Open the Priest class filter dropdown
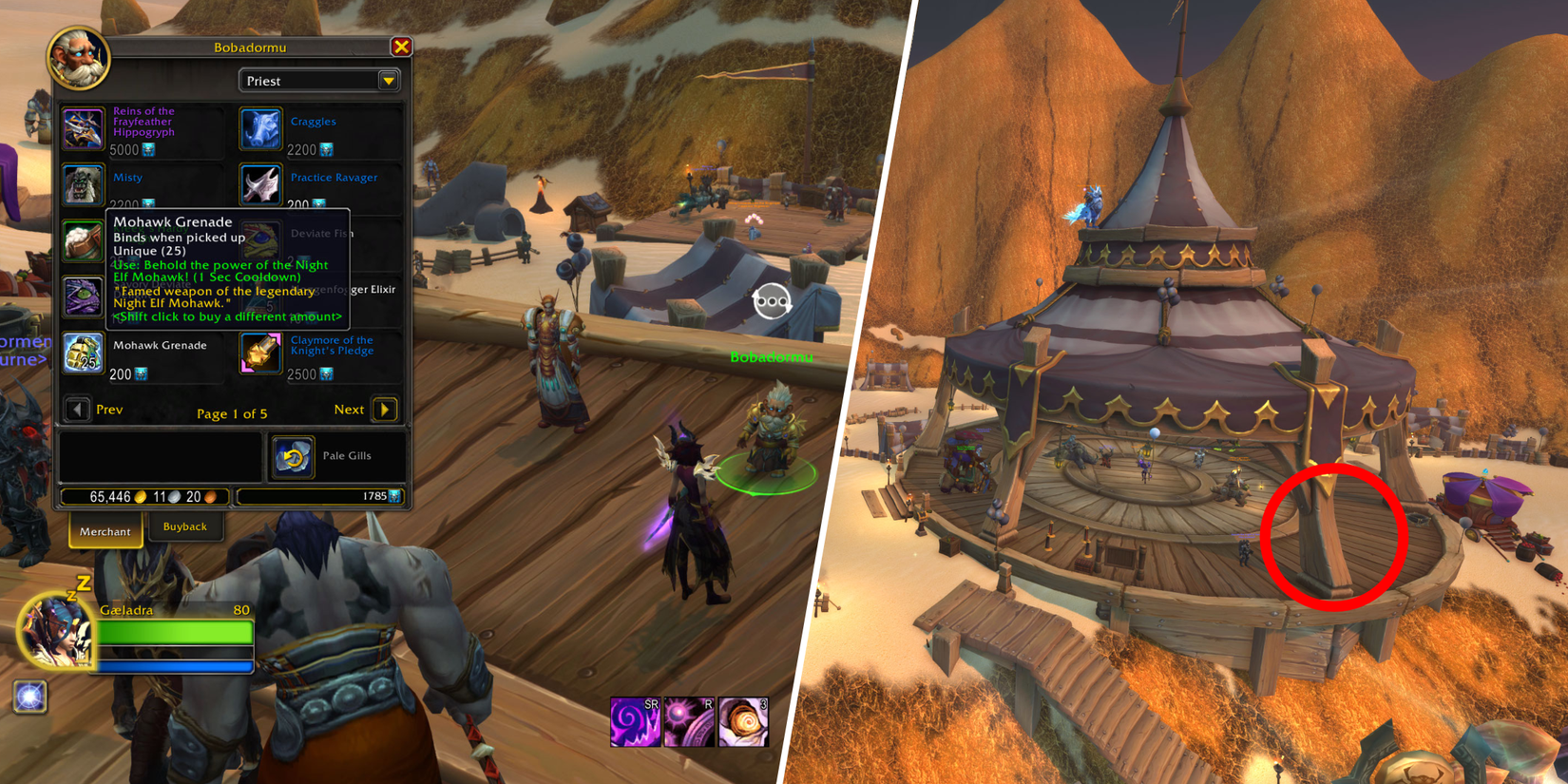This screenshot has height=784, width=1568. point(389,80)
